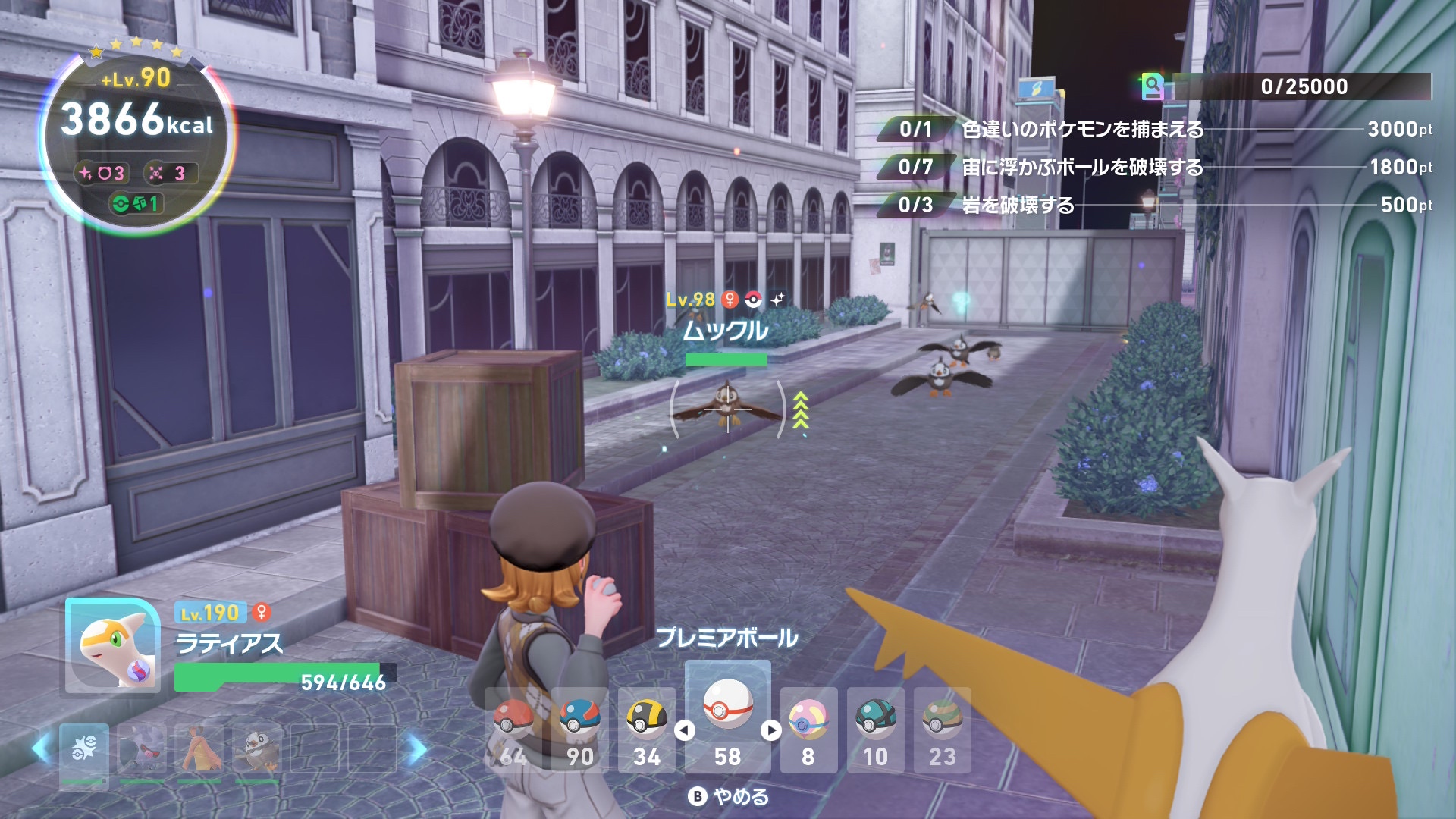Click the right arrow beside Premier Ball
The height and width of the screenshot is (819, 1456).
point(771,730)
